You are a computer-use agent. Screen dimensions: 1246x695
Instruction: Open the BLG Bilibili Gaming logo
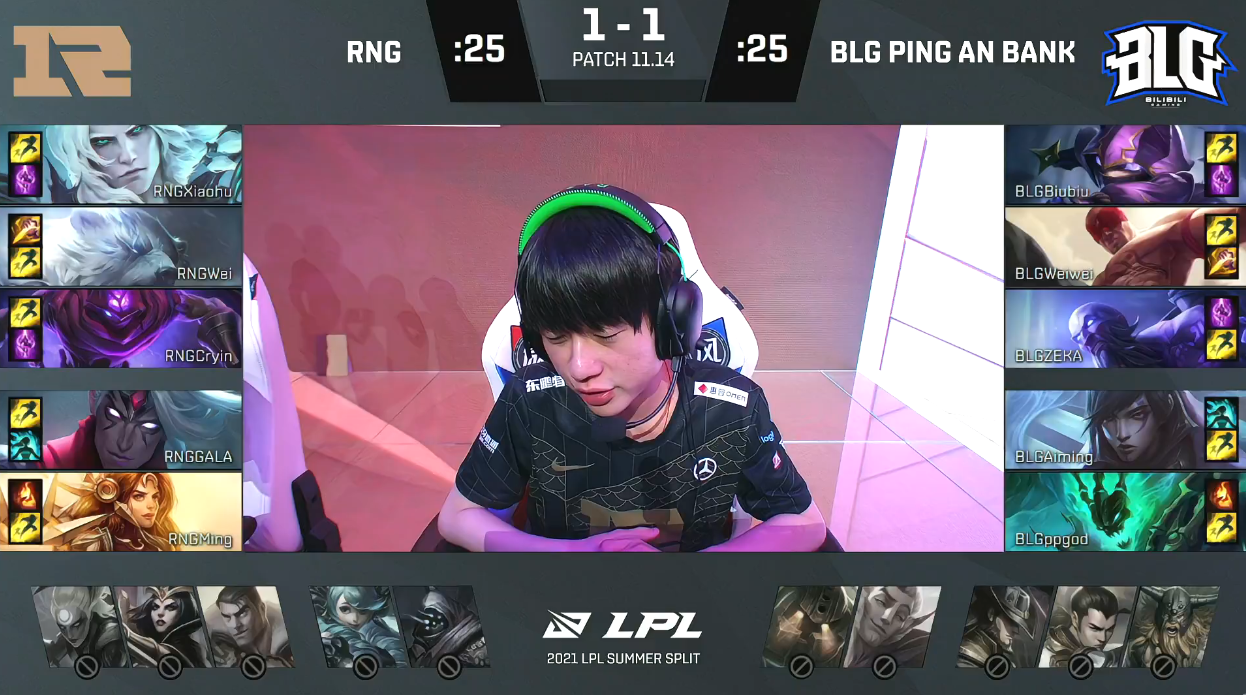[1165, 63]
